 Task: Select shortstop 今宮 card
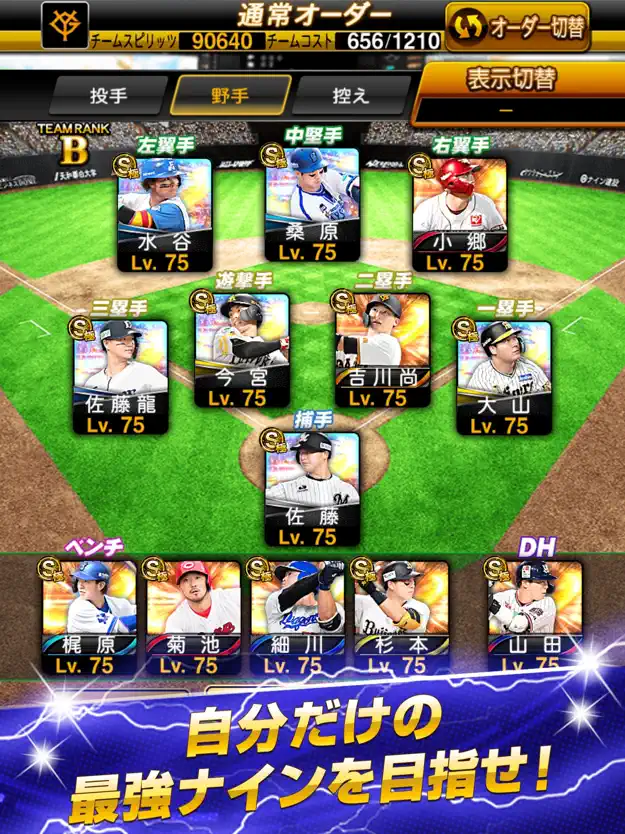(x=241, y=352)
